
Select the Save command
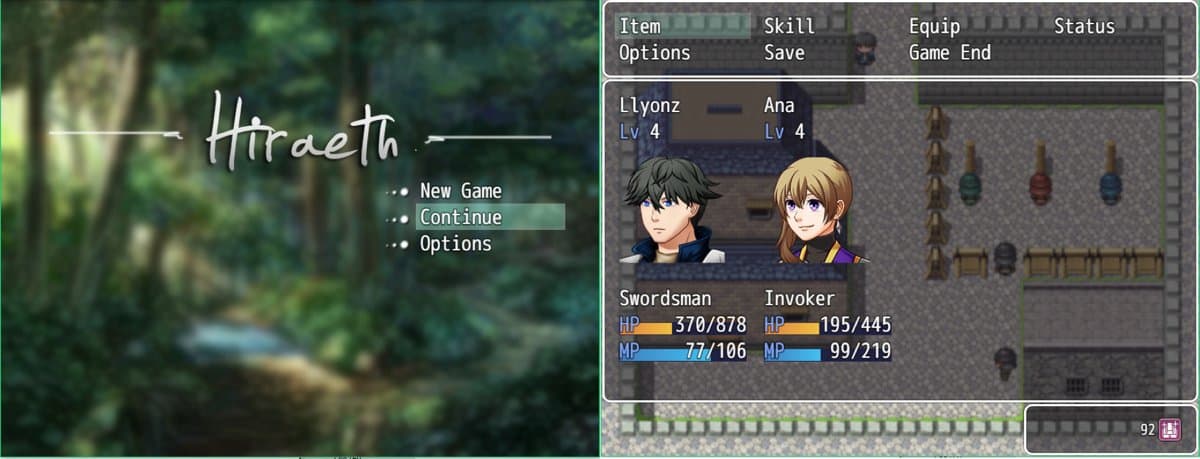coord(784,53)
